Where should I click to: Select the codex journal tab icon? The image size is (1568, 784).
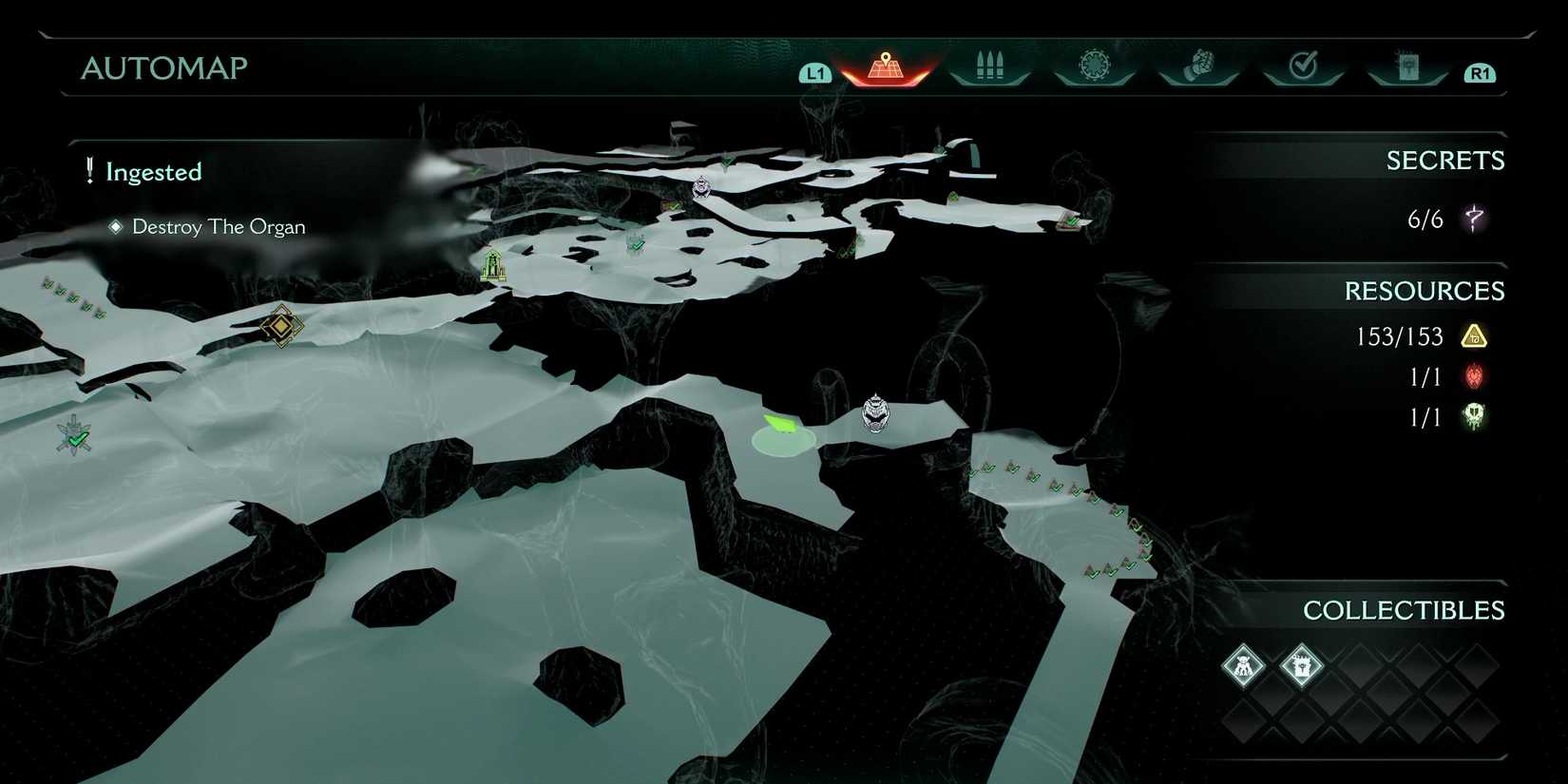[1408, 67]
